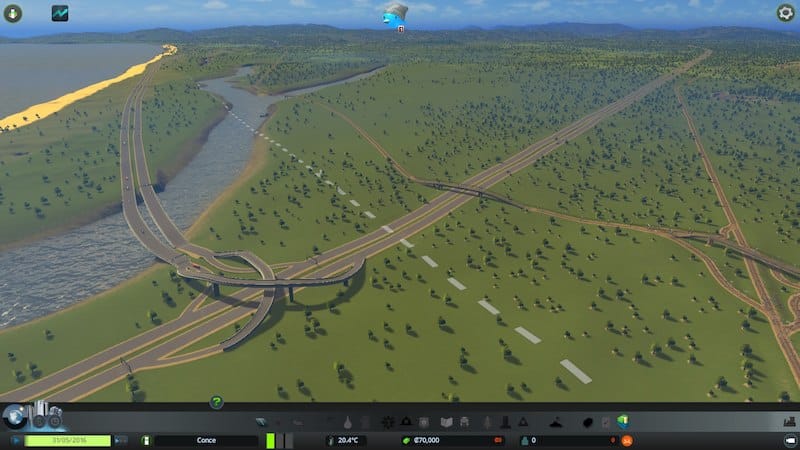Open the city happiness face icon
The height and width of the screenshot is (450, 800).
tap(628, 440)
